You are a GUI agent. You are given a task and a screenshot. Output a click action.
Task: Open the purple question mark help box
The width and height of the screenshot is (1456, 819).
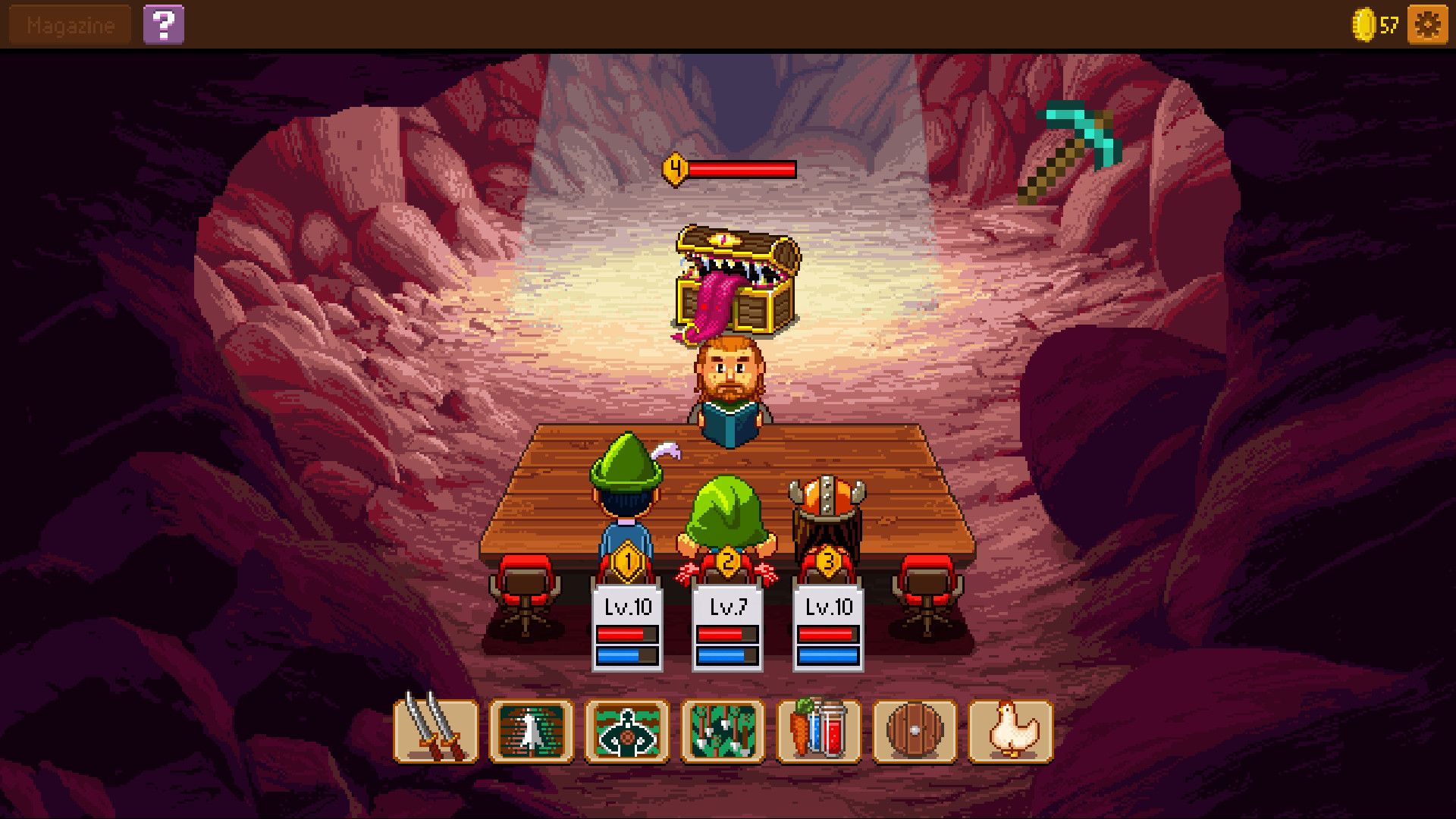point(165,24)
